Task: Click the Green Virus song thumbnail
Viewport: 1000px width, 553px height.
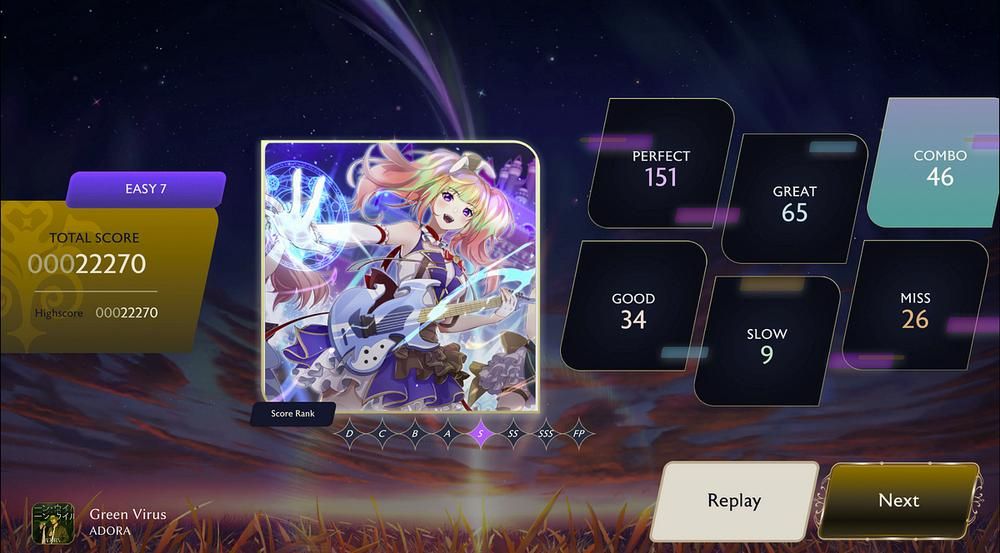Action: pos(53,522)
